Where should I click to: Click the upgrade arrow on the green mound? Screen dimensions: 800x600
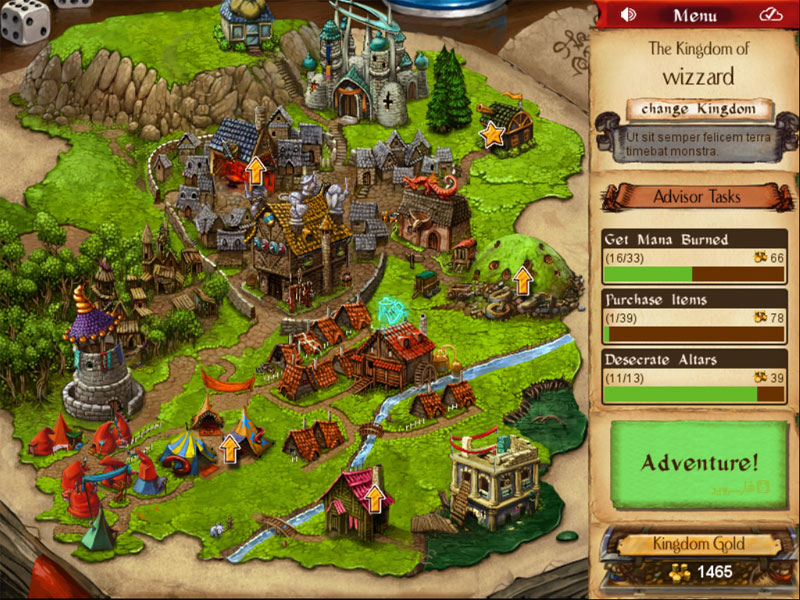[x=522, y=279]
